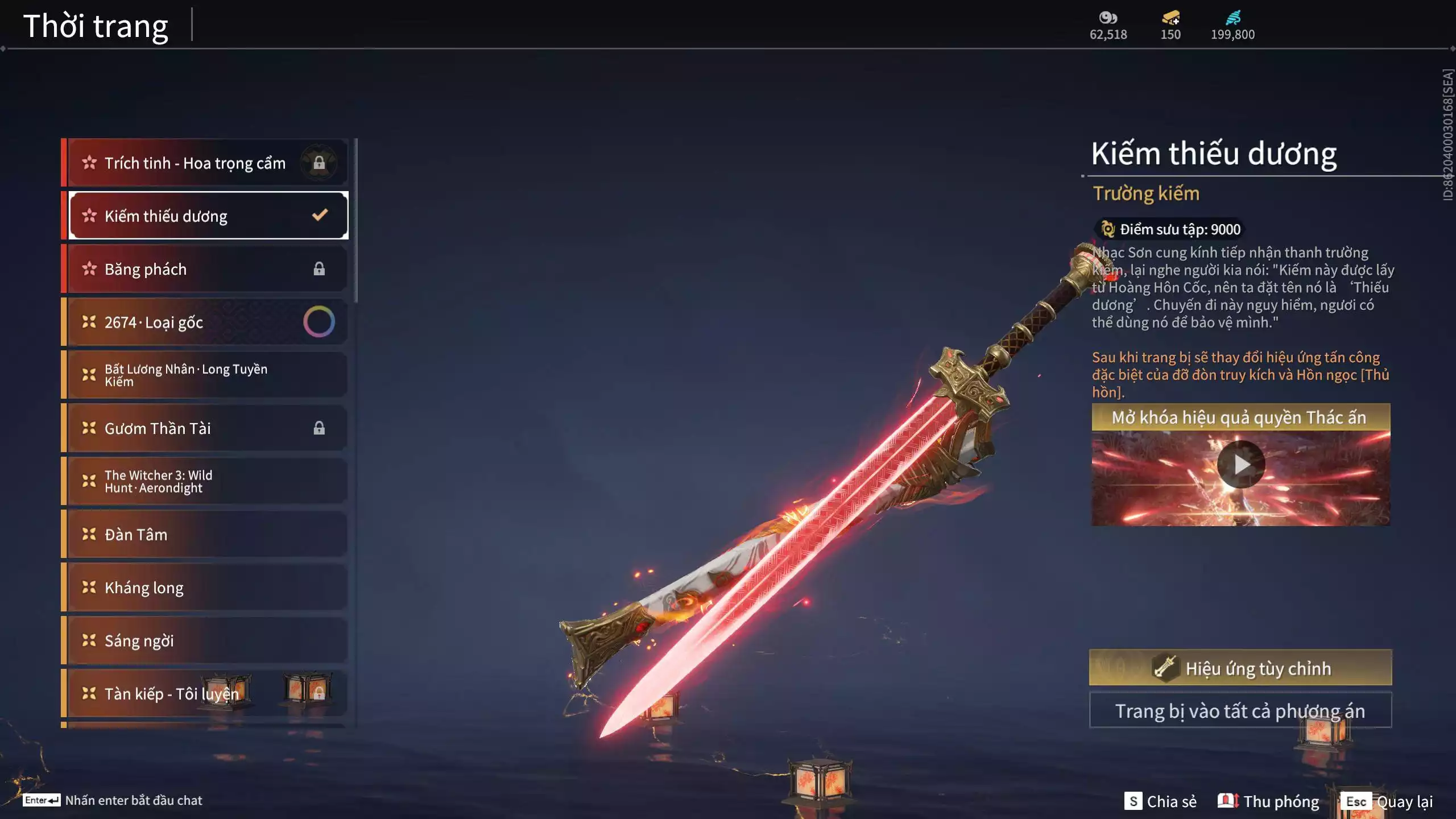This screenshot has height=819, width=1456.
Task: Open the chat input prompt
Action: (113, 800)
